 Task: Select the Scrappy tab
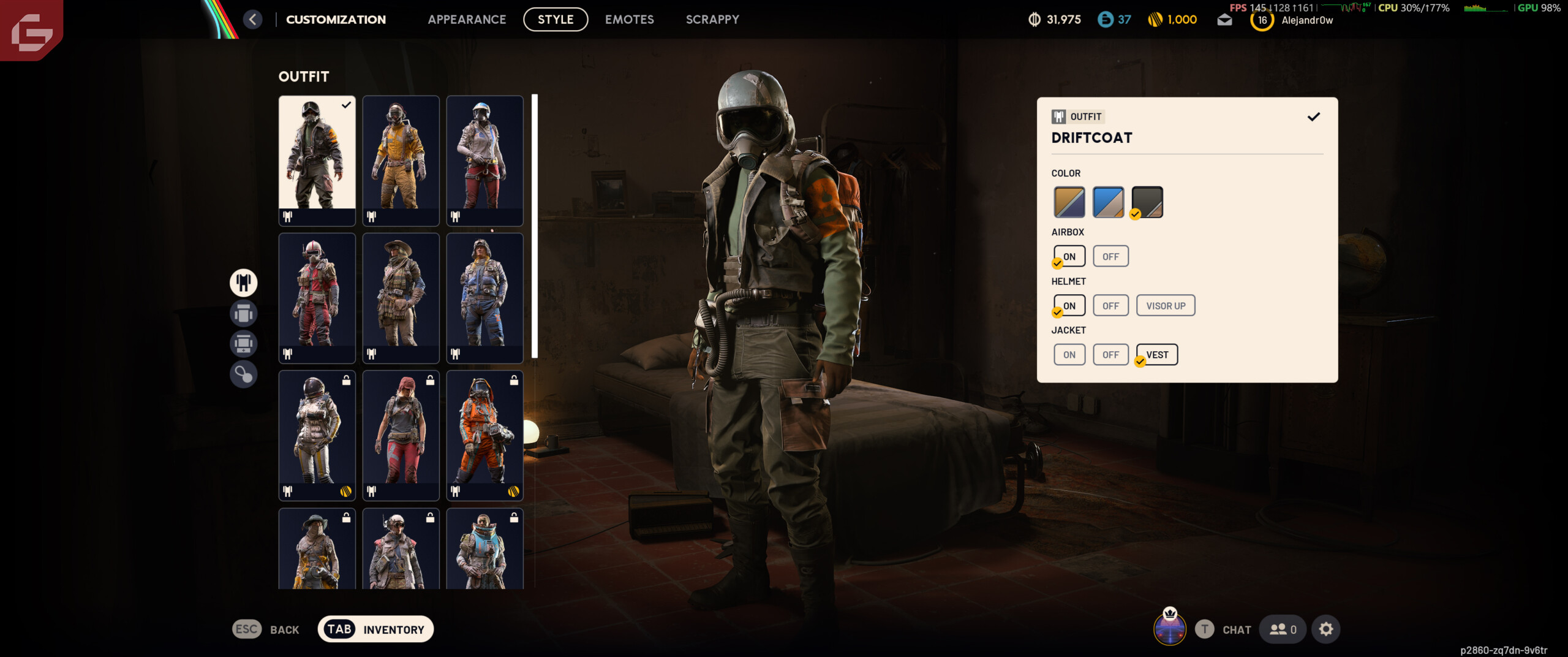[x=712, y=20]
